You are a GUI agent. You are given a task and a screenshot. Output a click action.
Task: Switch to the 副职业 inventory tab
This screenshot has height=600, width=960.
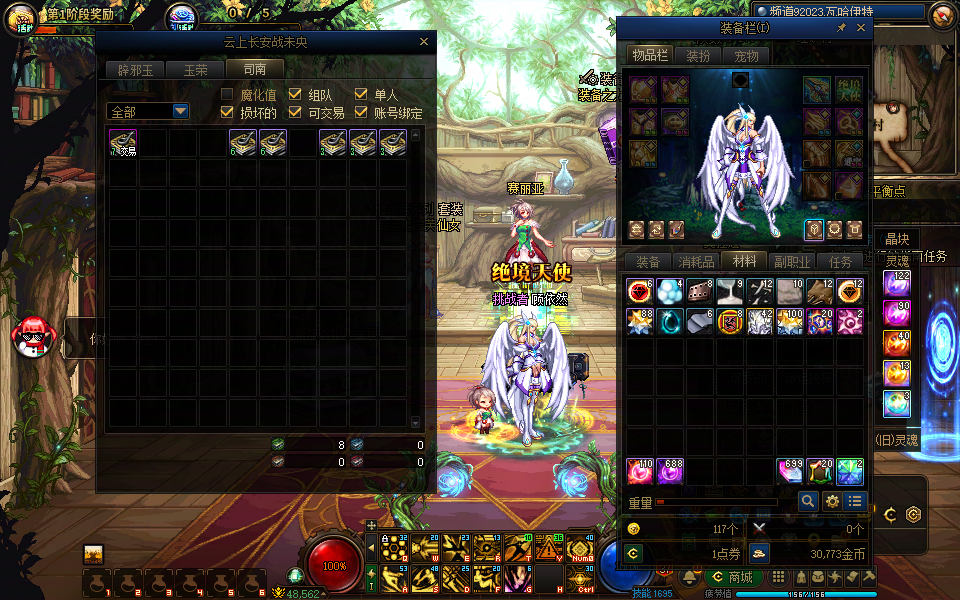point(792,262)
